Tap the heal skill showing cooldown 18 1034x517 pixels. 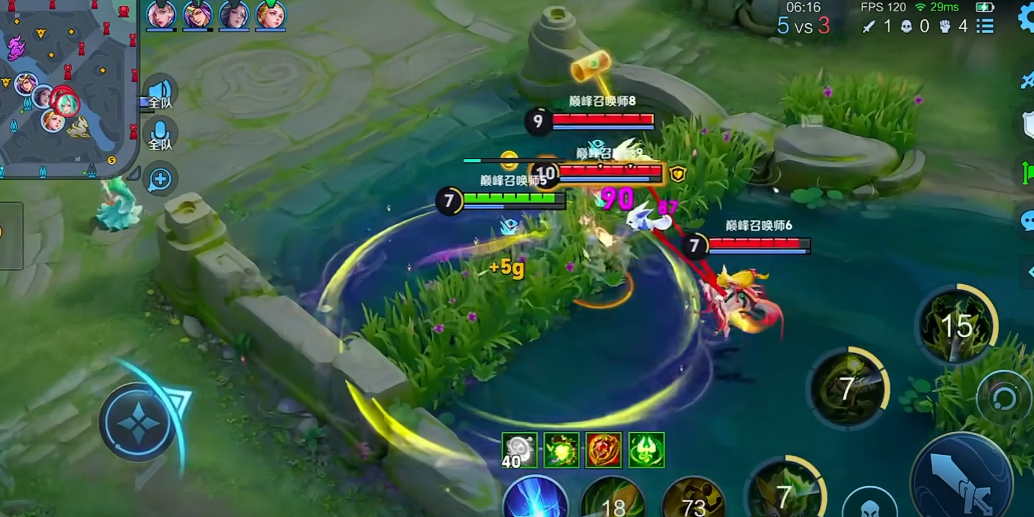coord(613,500)
